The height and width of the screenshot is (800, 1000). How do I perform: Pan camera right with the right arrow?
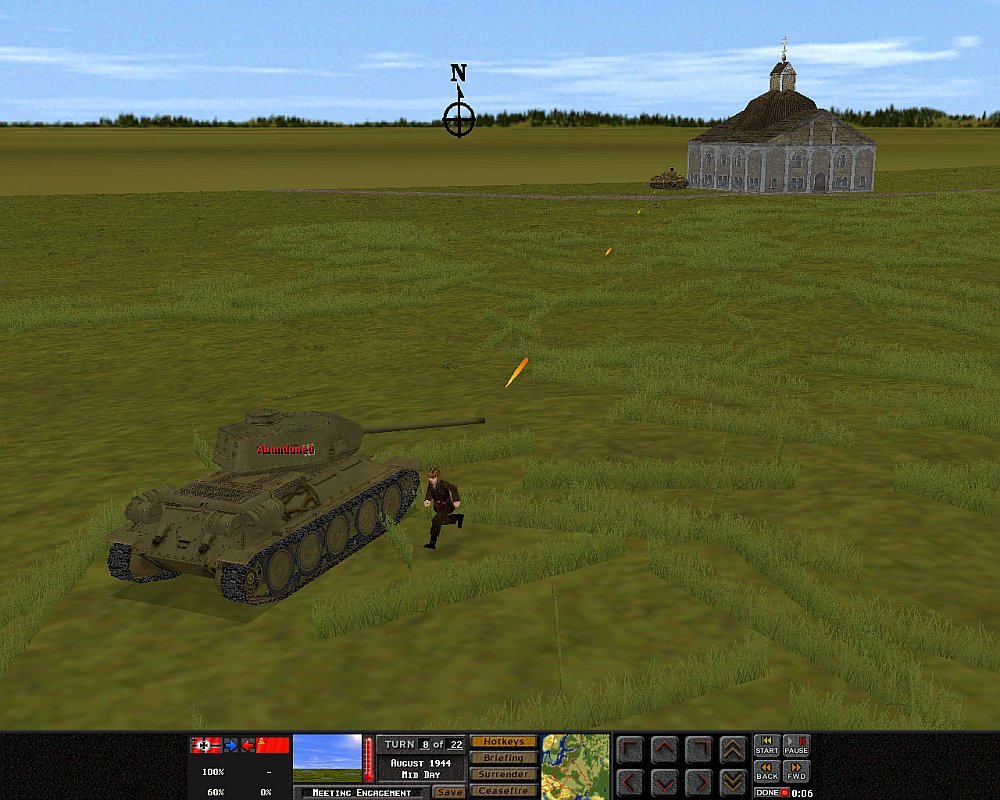point(698,780)
